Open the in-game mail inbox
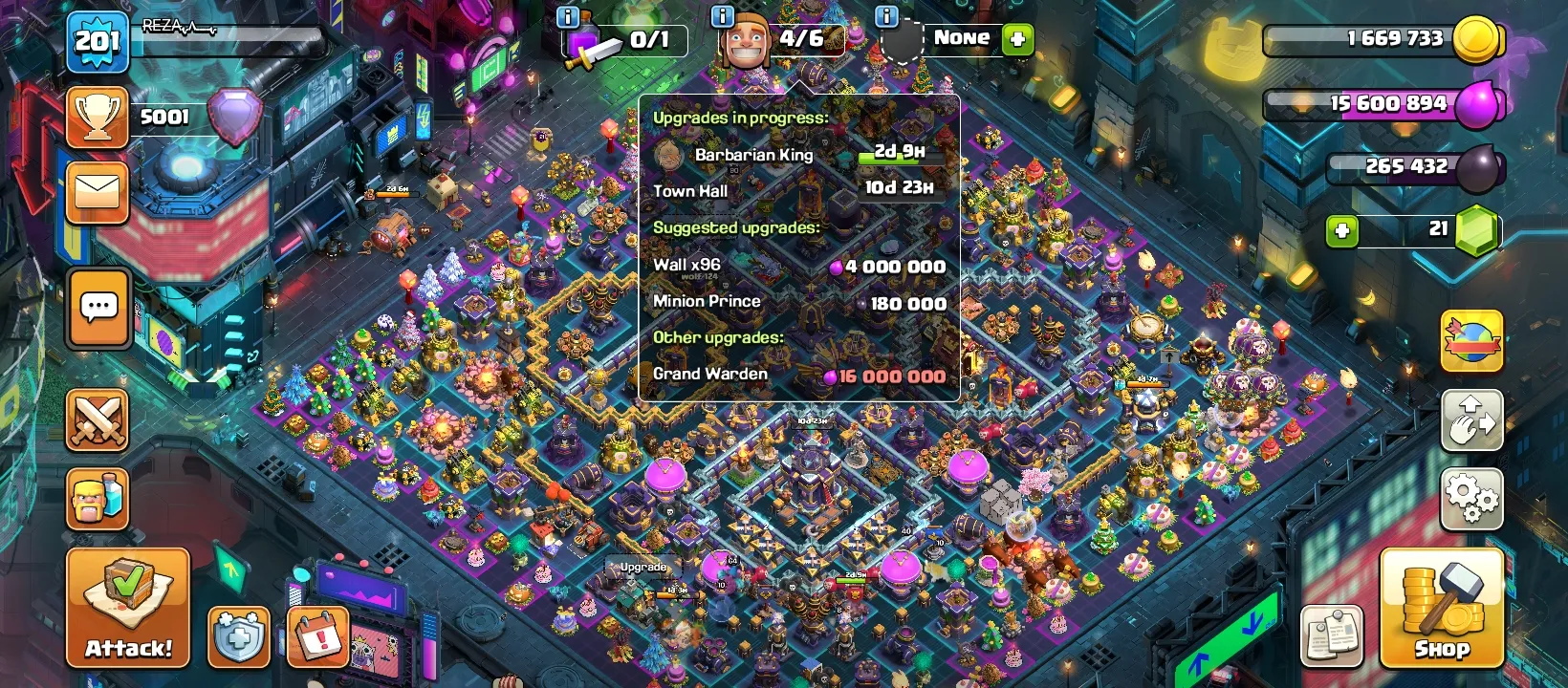Image resolution: width=1568 pixels, height=688 pixels. pos(96,191)
